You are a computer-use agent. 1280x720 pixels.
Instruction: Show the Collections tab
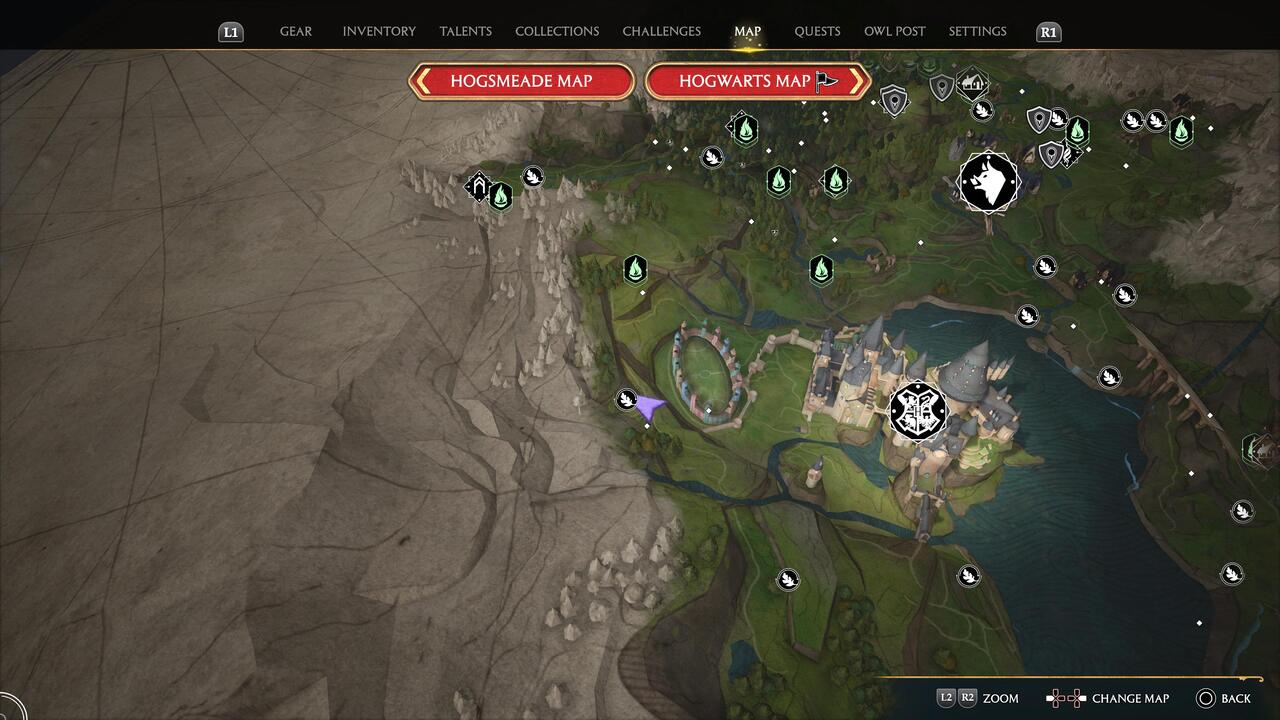[557, 31]
